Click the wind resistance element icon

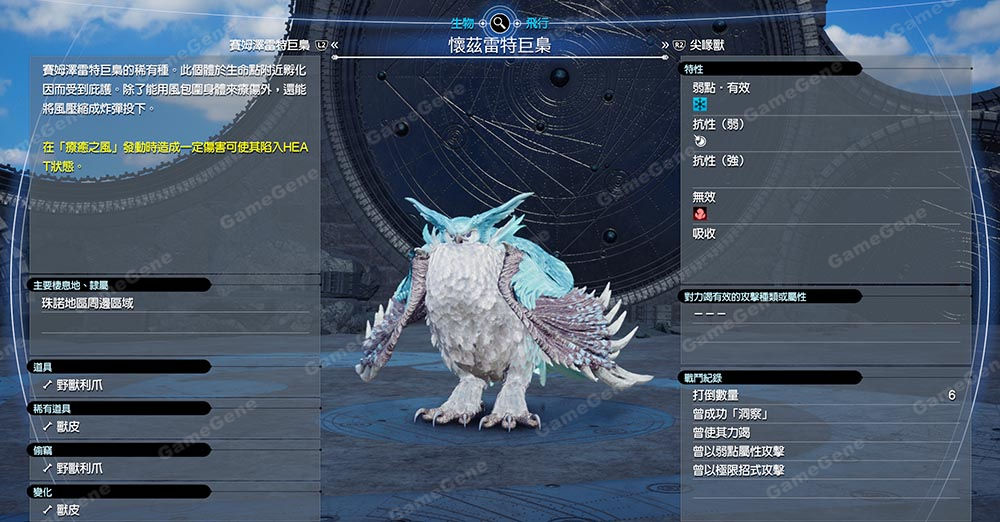pos(700,142)
